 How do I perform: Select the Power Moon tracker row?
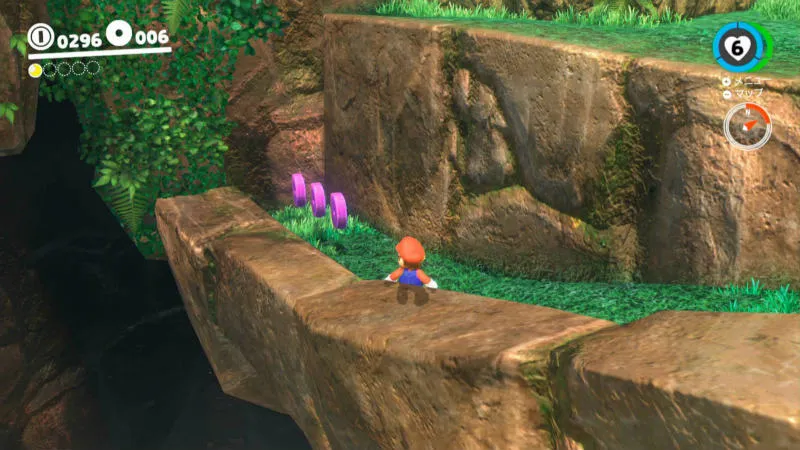point(64,69)
